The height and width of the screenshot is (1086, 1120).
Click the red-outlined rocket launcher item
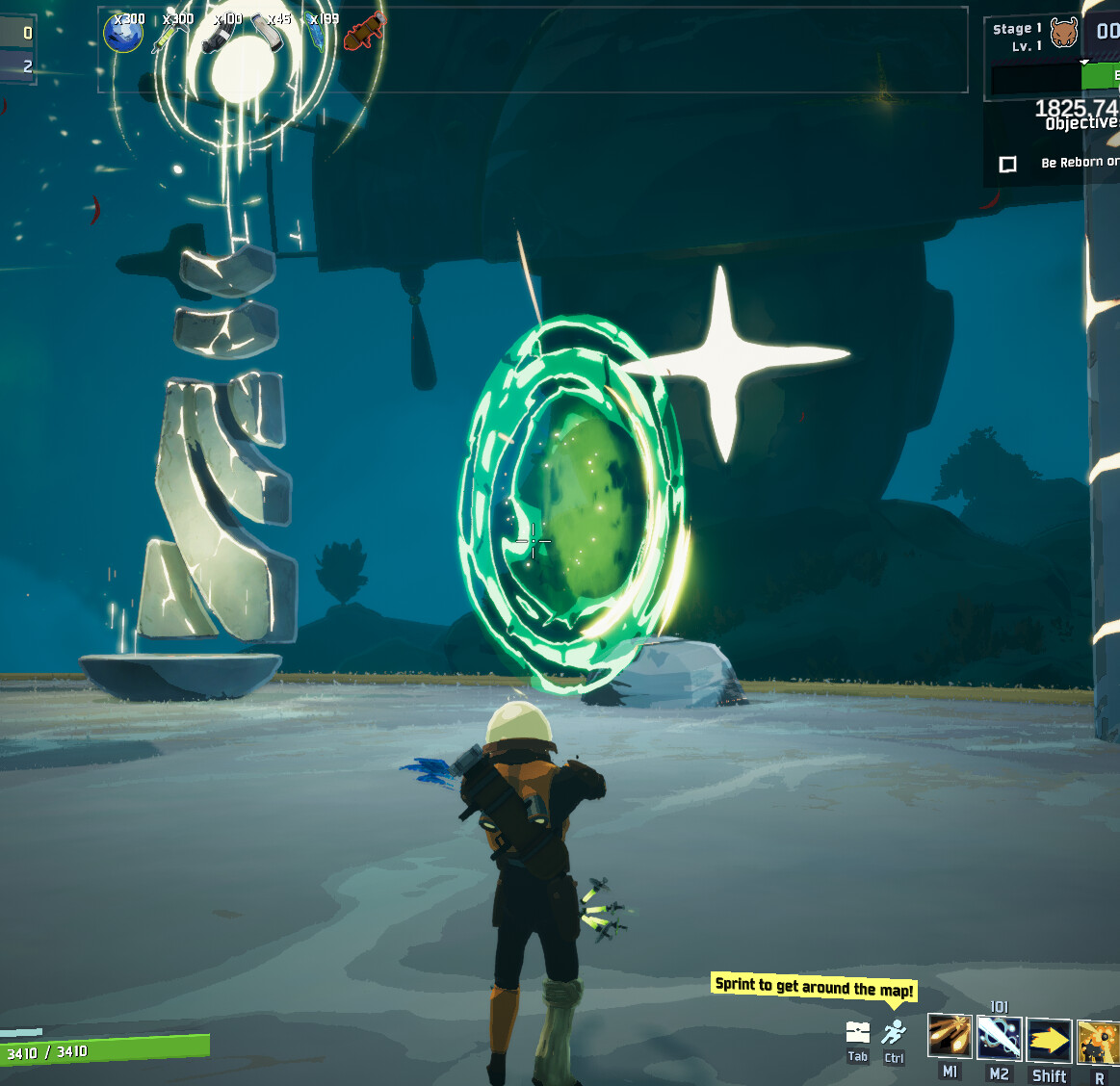point(364,35)
